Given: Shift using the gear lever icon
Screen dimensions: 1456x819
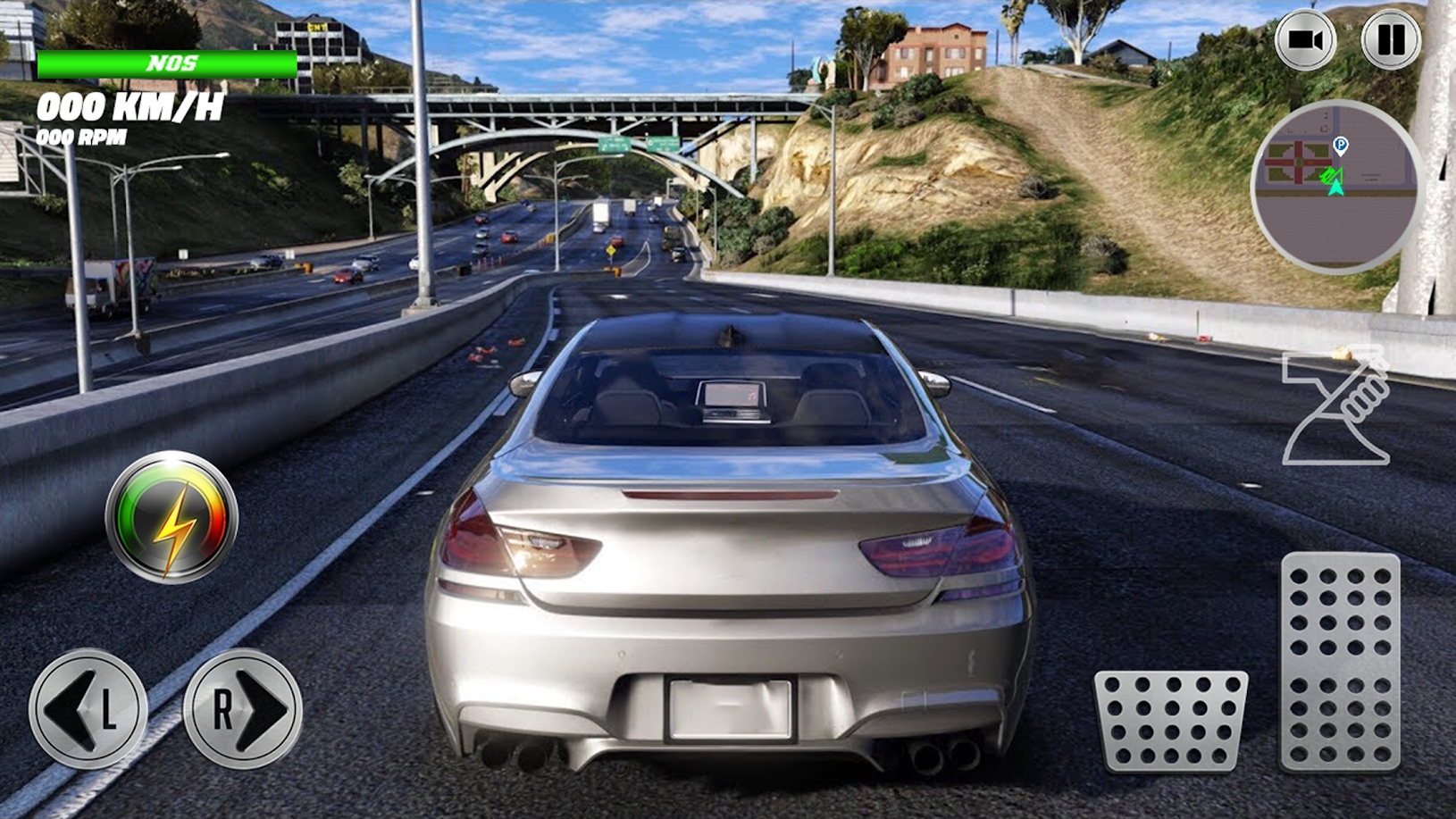Looking at the screenshot, I should (x=1337, y=406).
